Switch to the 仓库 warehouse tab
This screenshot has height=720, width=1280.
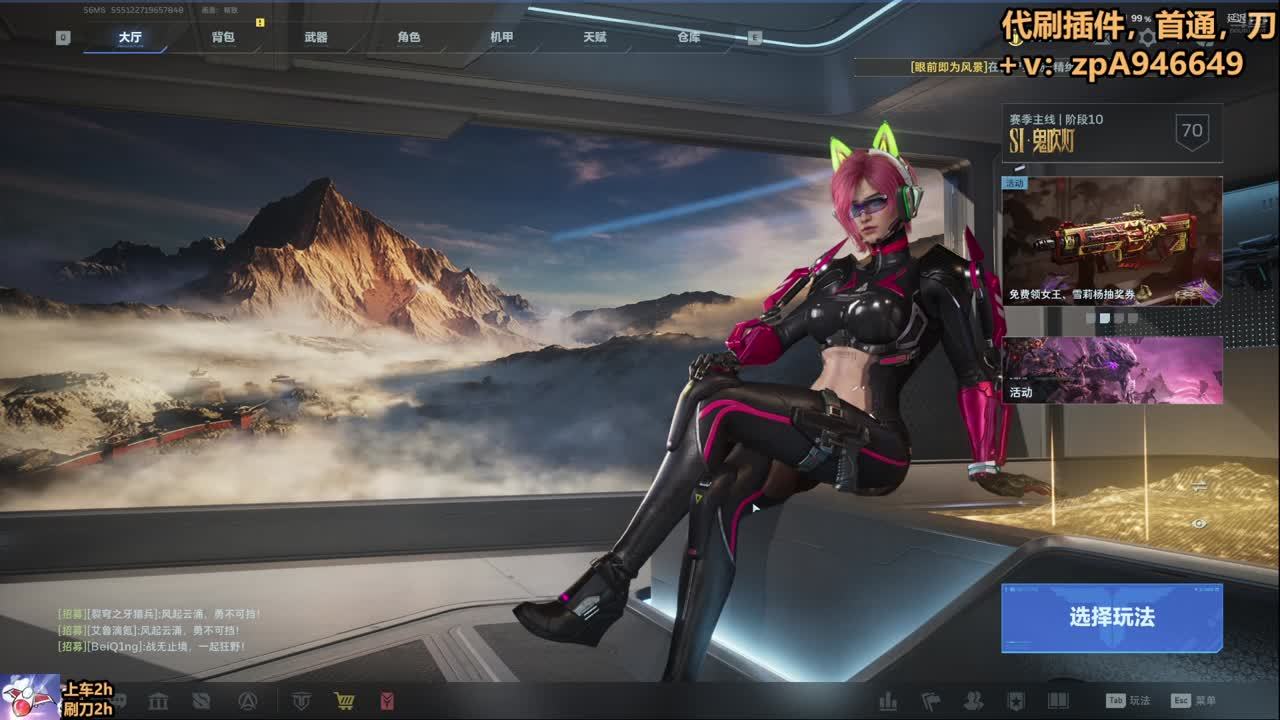689,37
